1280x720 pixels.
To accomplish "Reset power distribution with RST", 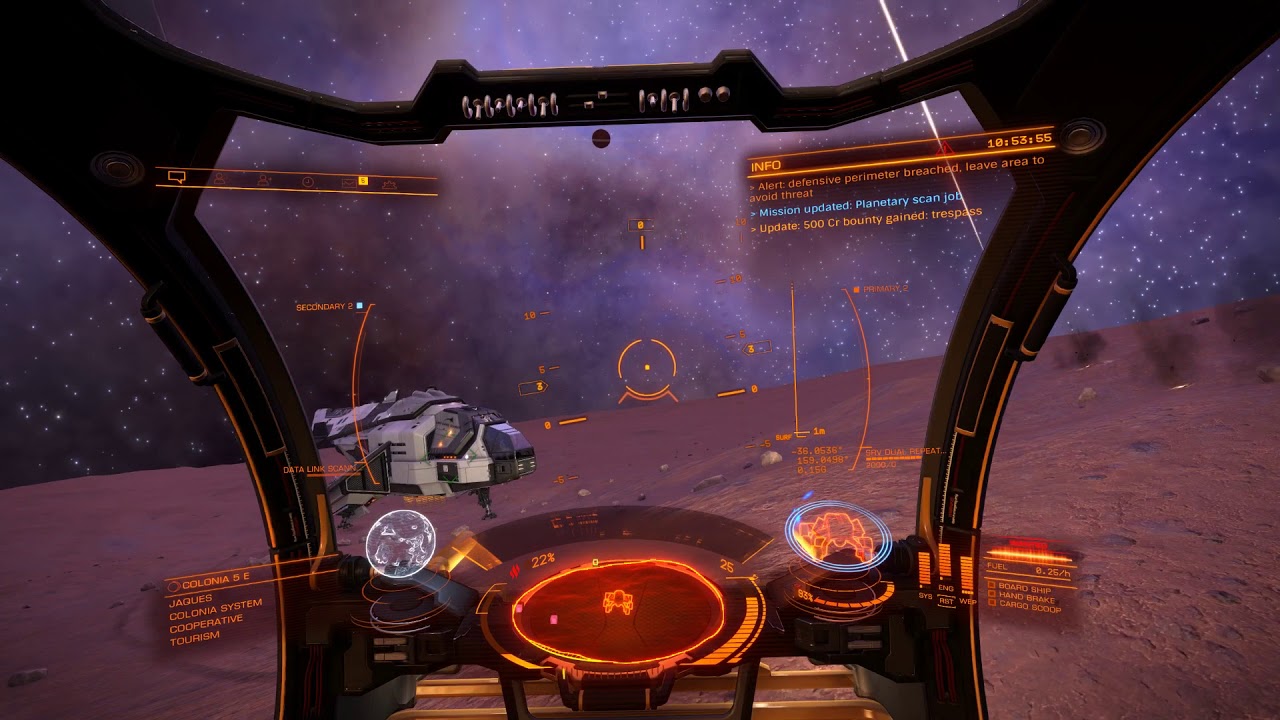I will coord(946,602).
